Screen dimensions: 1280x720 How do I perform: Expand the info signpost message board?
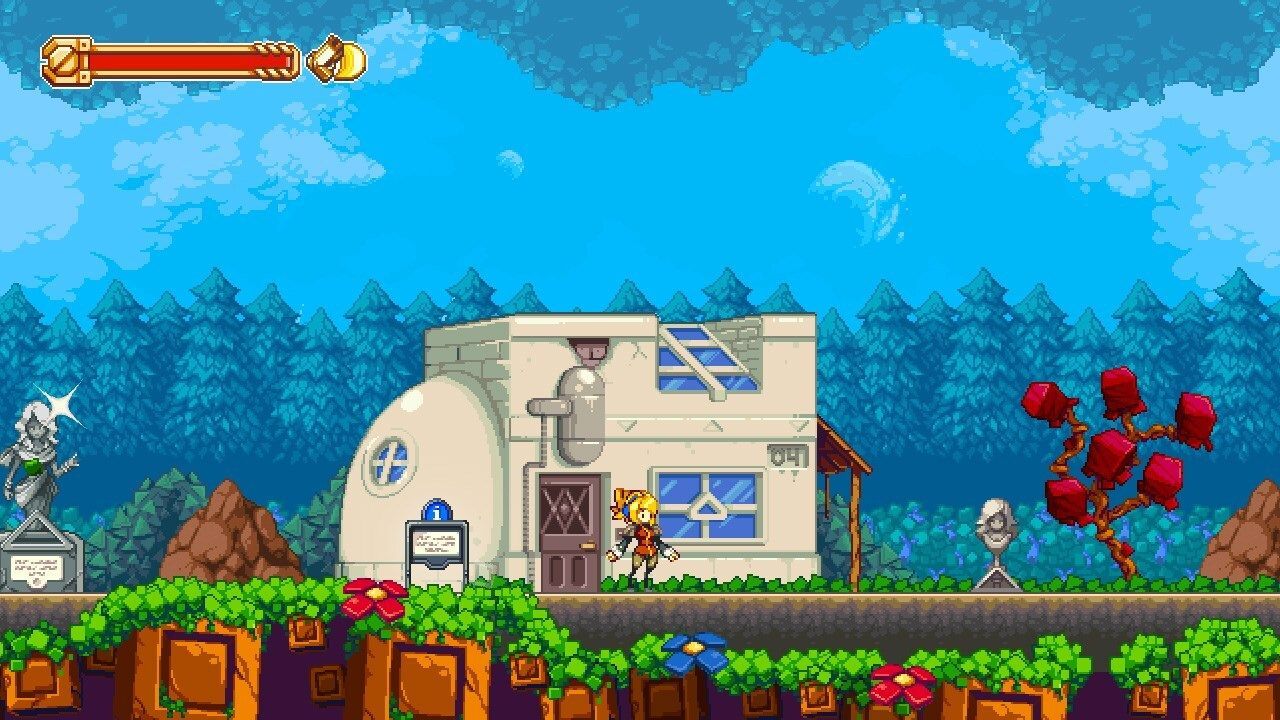(x=437, y=545)
